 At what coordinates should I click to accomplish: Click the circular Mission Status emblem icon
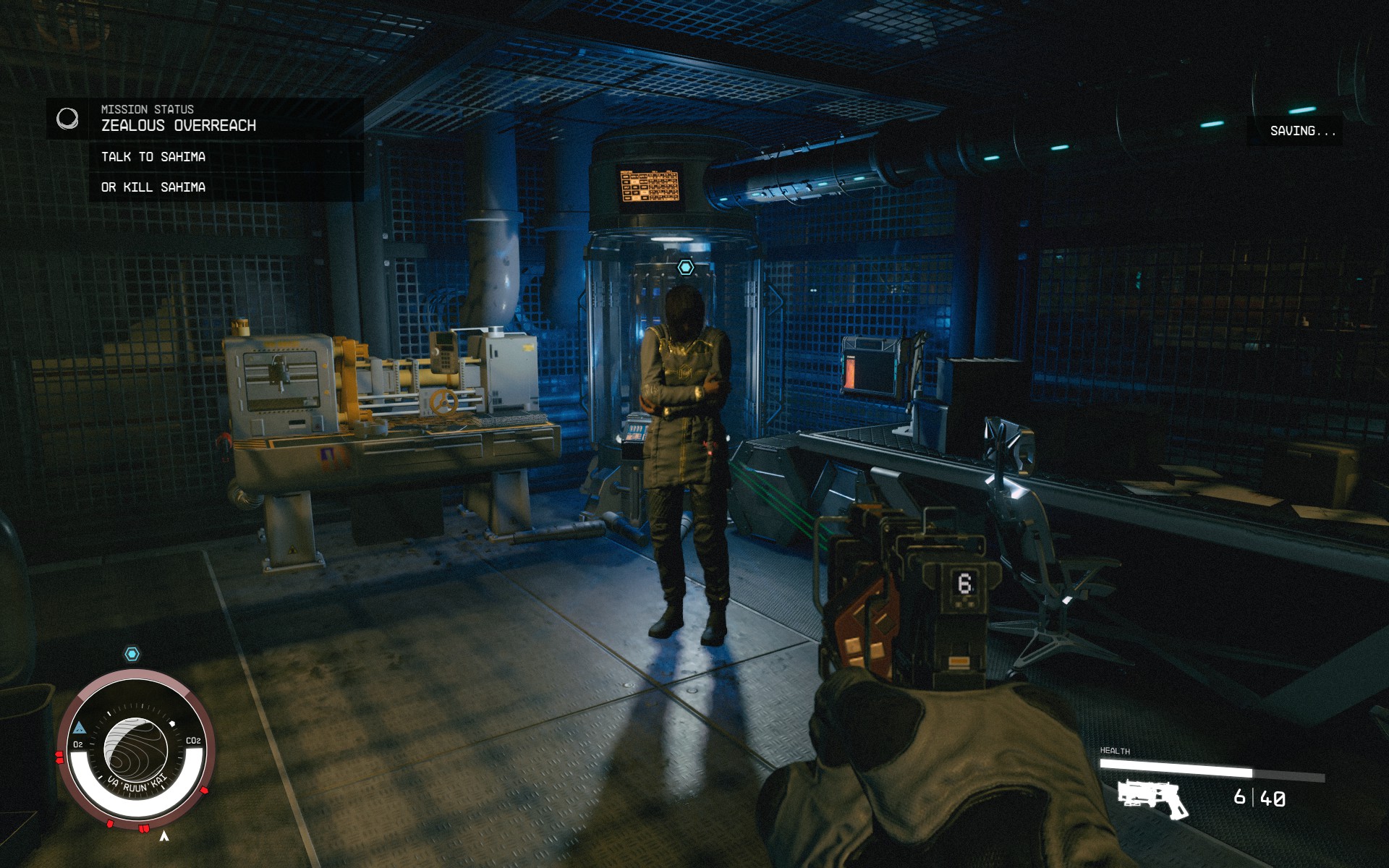point(69,119)
